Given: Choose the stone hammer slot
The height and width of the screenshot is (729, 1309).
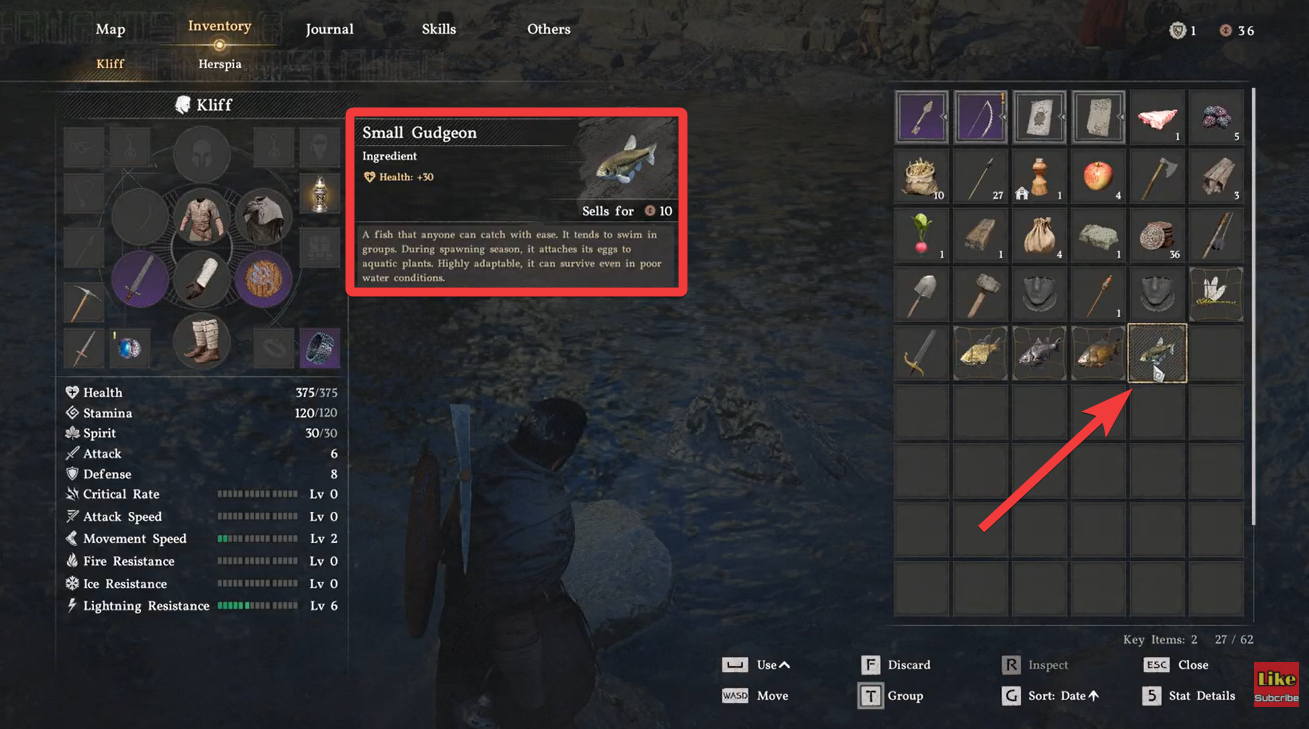Looking at the screenshot, I should 980,294.
